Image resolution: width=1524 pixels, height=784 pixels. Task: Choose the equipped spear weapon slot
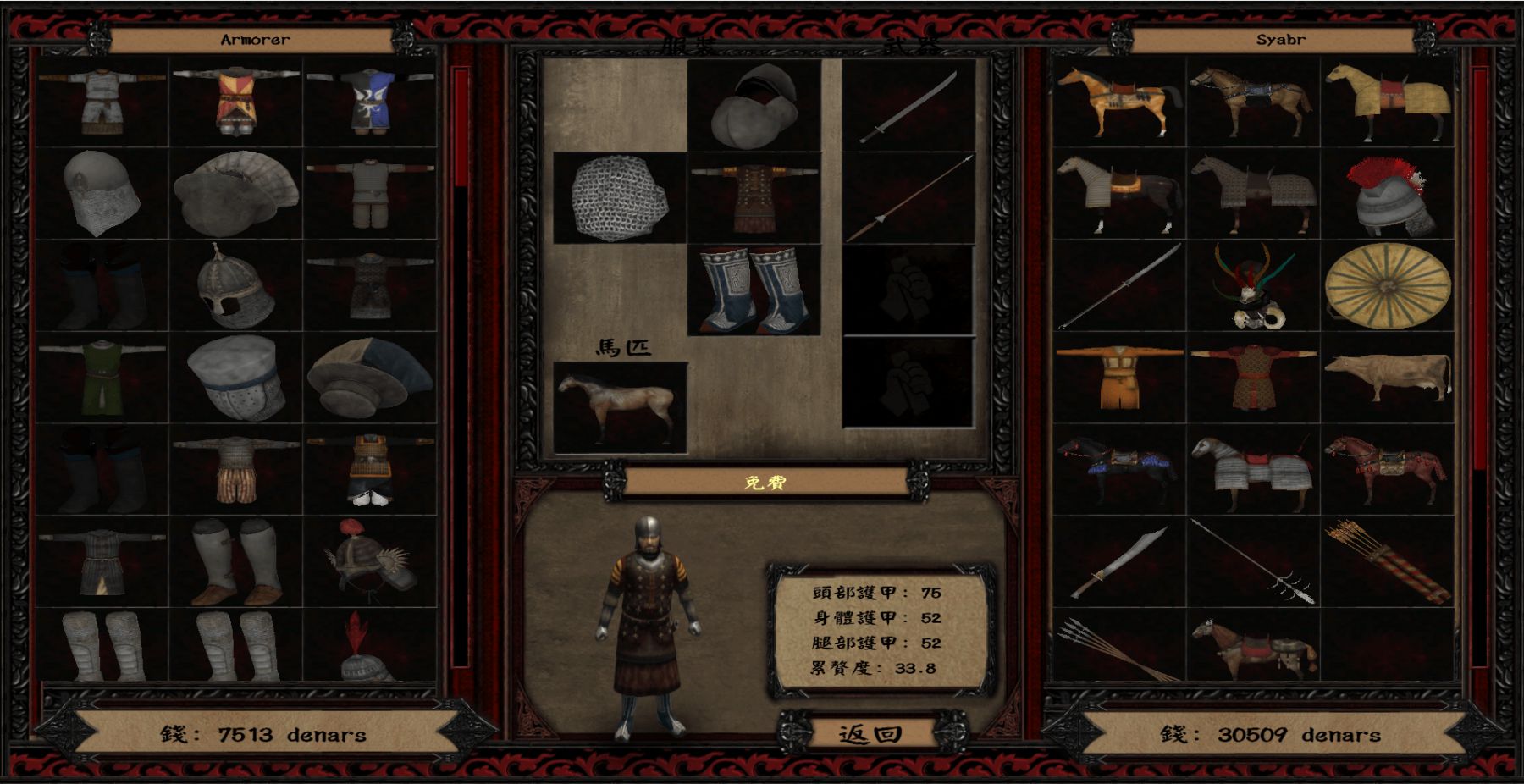click(x=908, y=198)
